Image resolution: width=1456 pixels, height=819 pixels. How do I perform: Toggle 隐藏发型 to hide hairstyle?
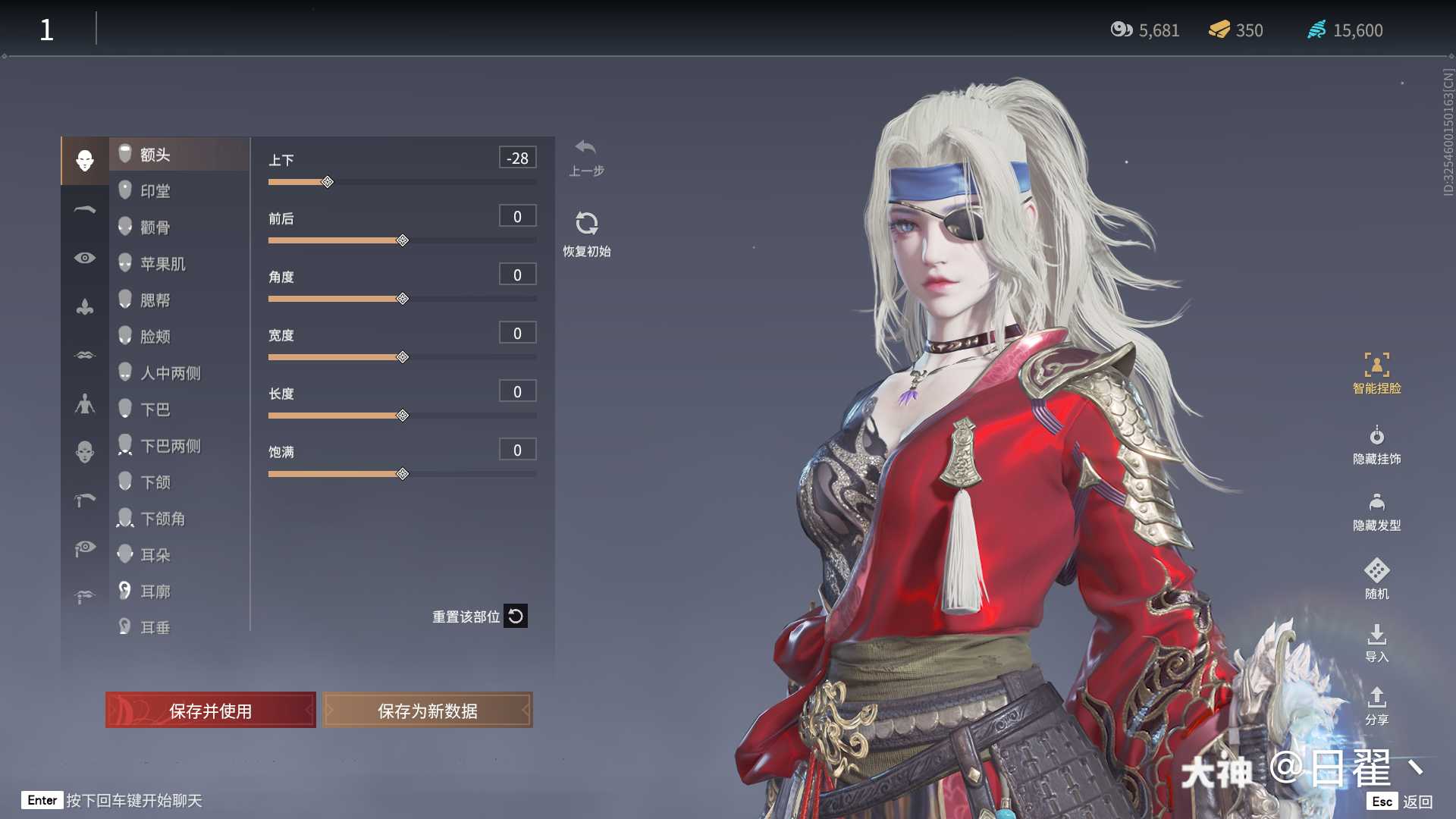click(1376, 512)
